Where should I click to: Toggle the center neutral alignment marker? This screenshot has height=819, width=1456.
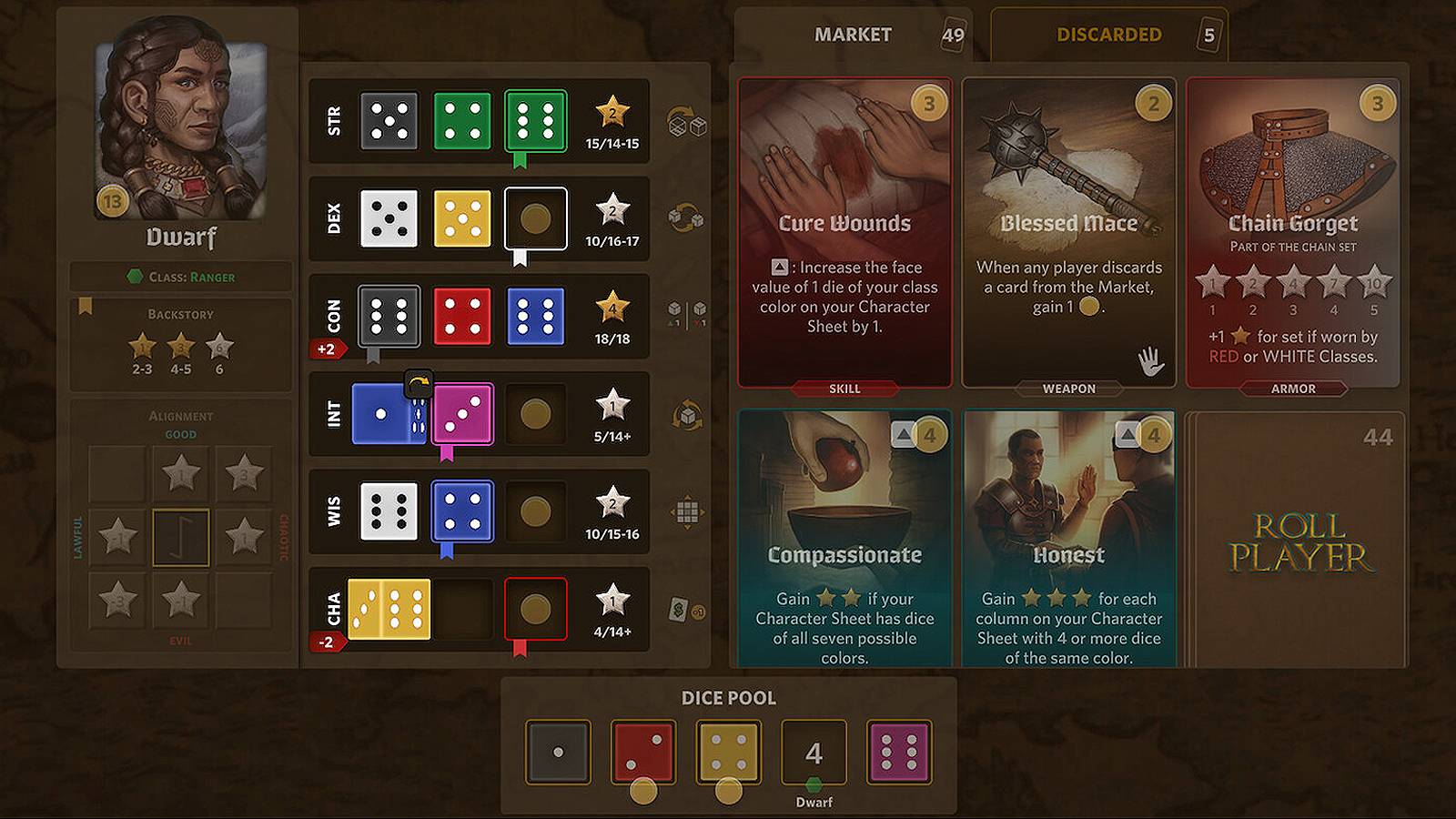pyautogui.click(x=181, y=537)
